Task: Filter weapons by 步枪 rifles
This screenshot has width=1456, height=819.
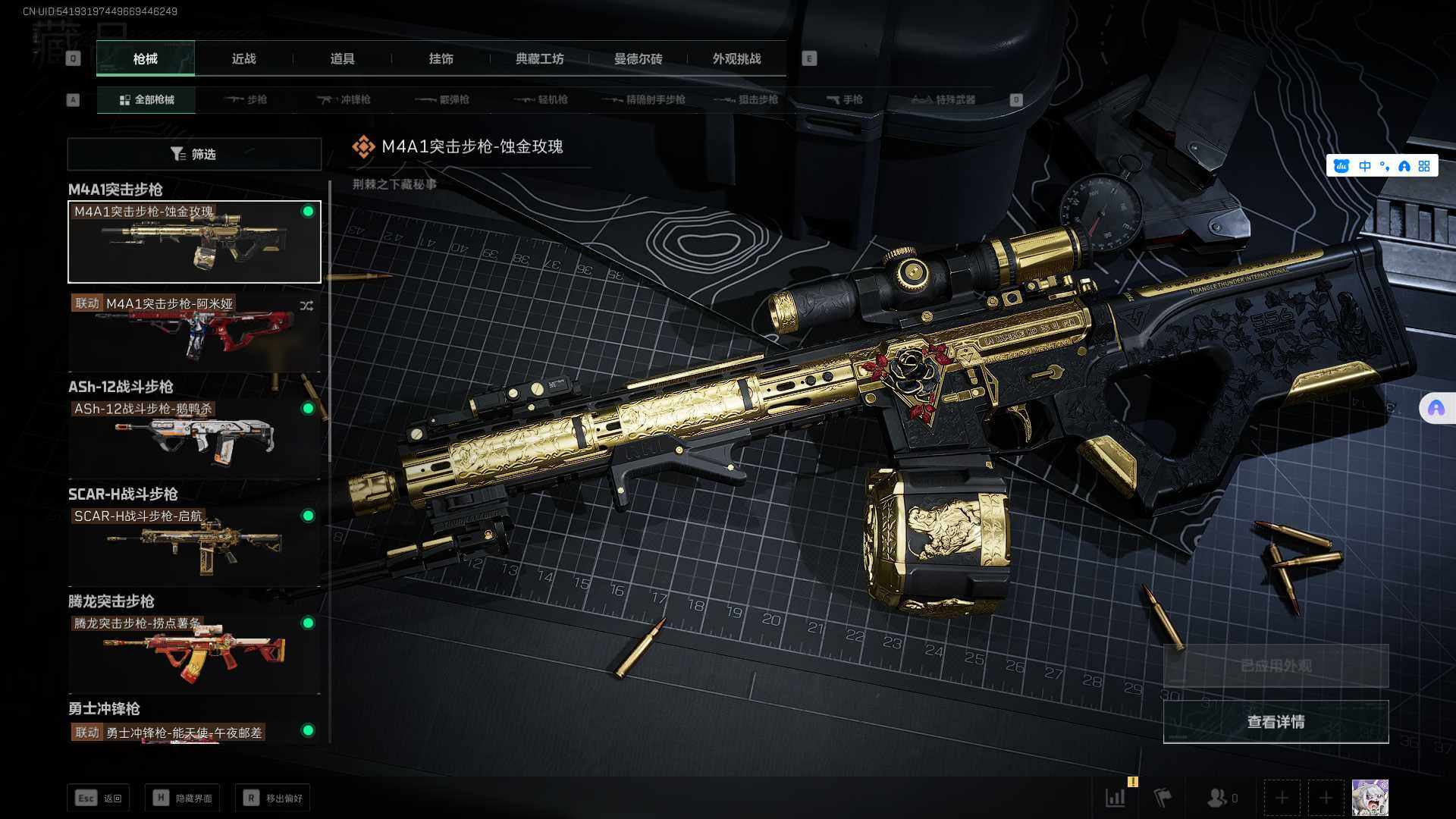Action: pos(246,99)
